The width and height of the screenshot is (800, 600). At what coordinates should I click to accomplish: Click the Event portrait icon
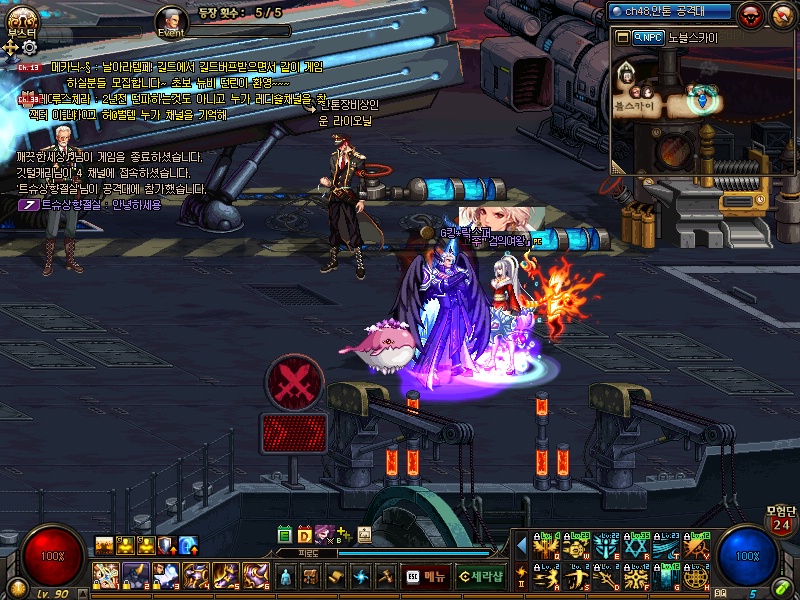click(x=171, y=20)
